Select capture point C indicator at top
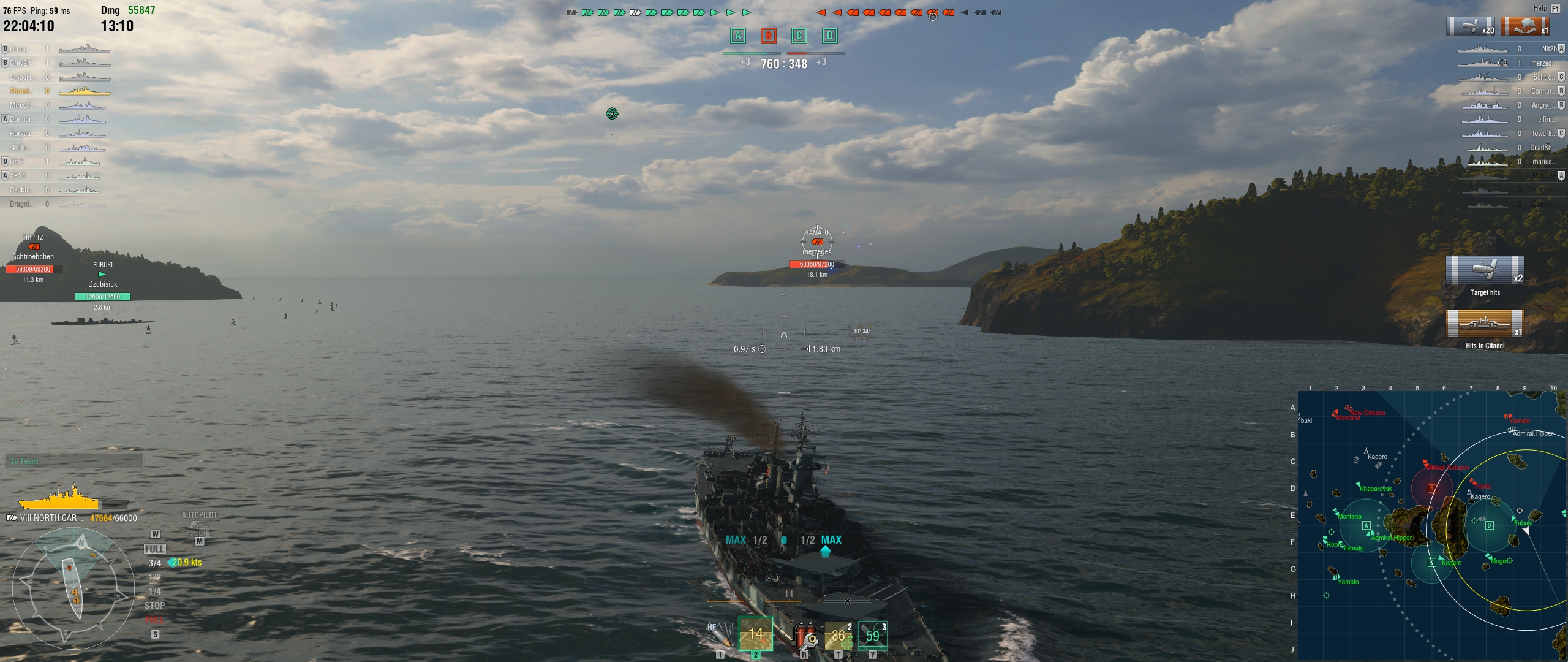The height and width of the screenshot is (662, 1568). pos(799,36)
